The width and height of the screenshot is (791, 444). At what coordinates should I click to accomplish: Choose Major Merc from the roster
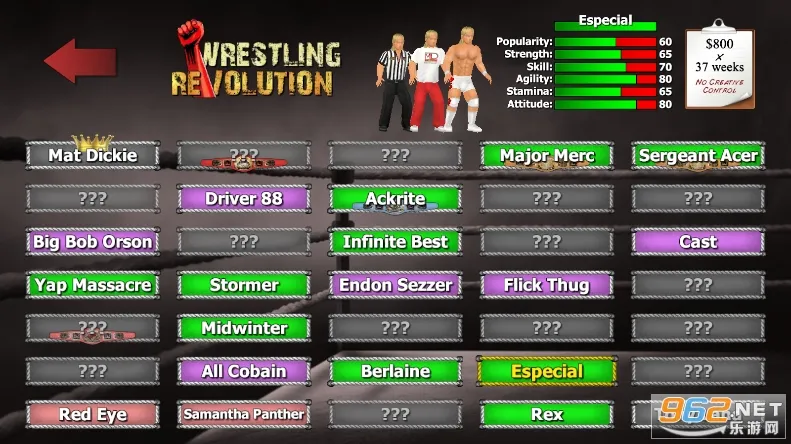pos(546,156)
